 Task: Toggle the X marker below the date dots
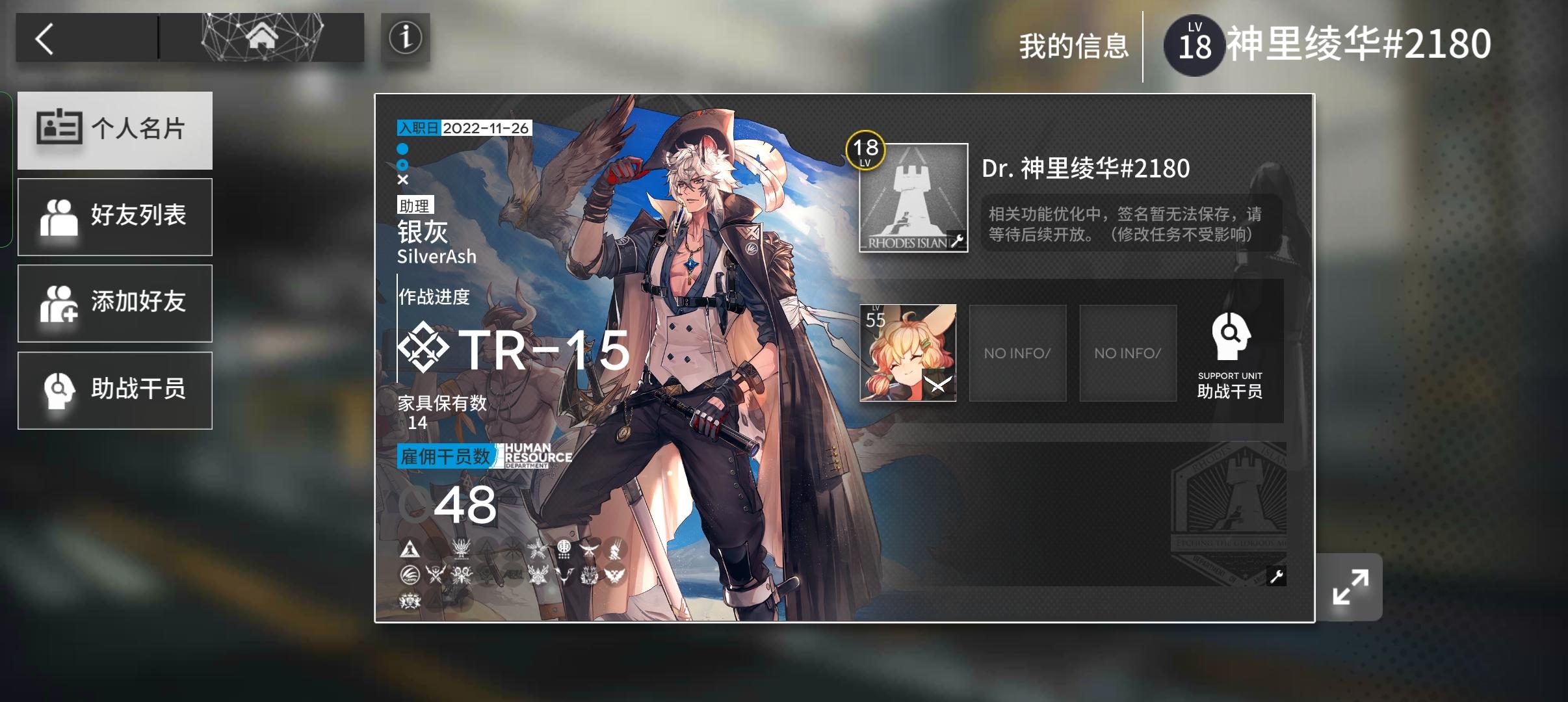(x=402, y=180)
